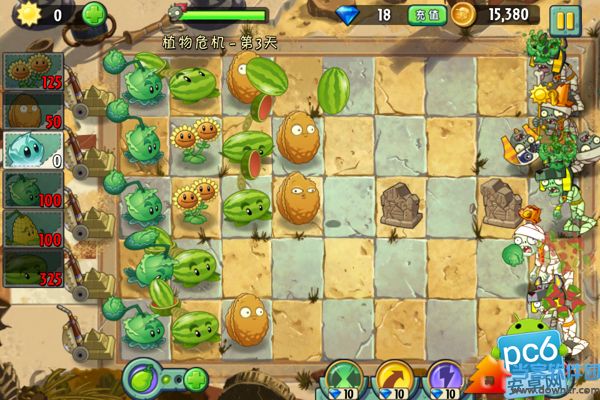Open the green gem recharge button
Screen dimensions: 600x400
421,15
